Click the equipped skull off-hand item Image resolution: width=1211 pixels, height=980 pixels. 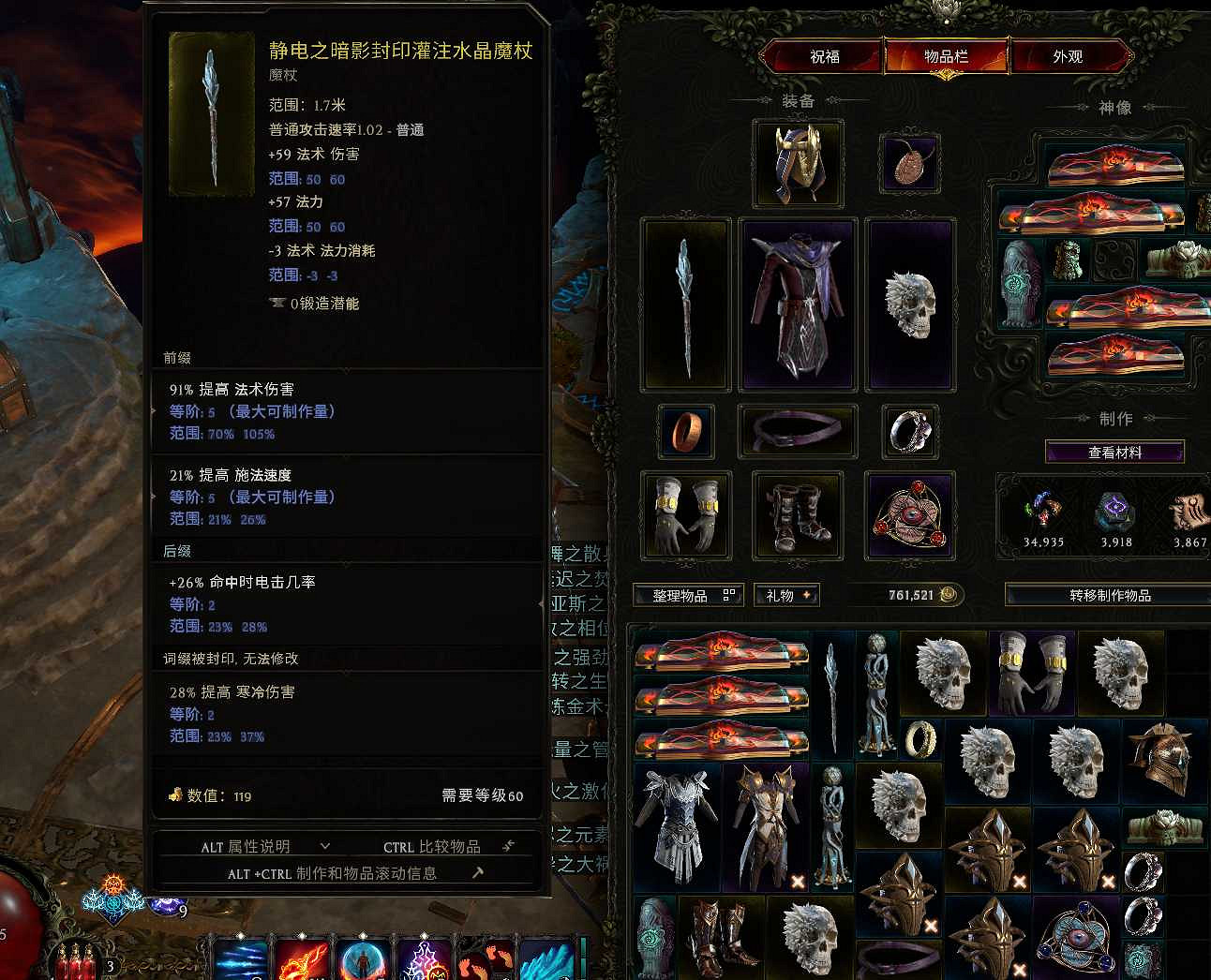910,303
